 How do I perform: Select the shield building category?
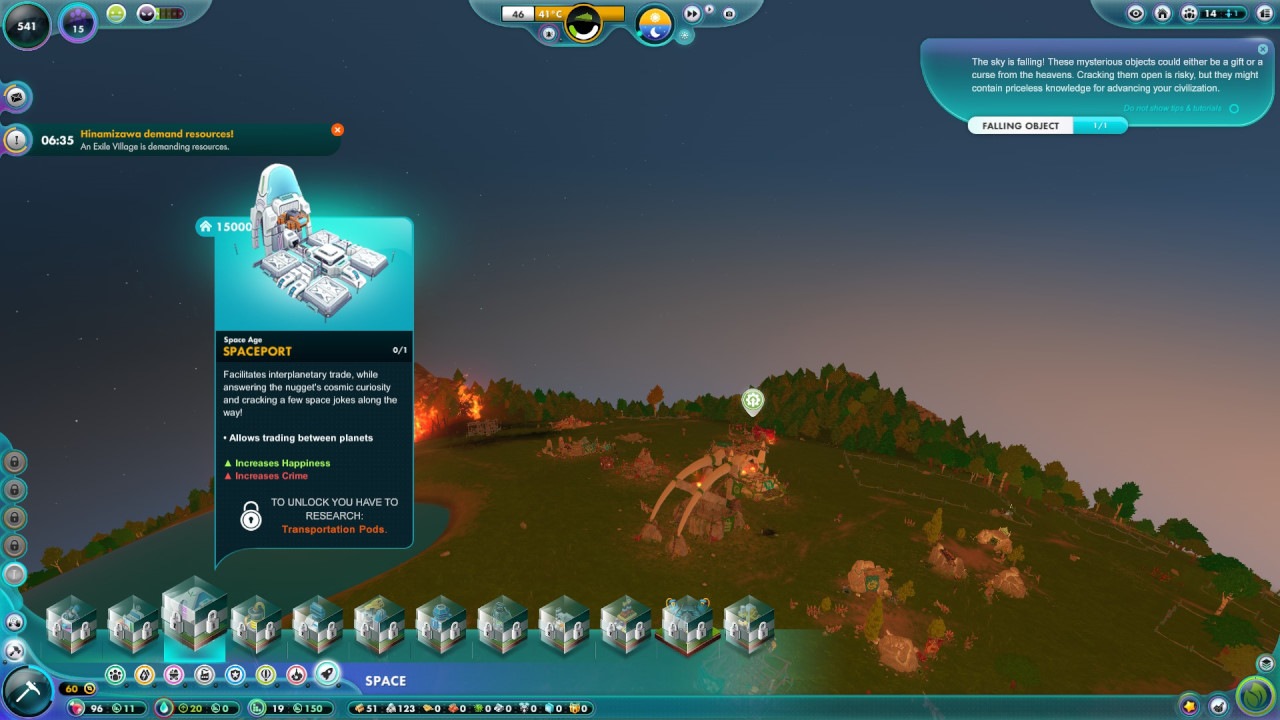pyautogui.click(x=236, y=675)
